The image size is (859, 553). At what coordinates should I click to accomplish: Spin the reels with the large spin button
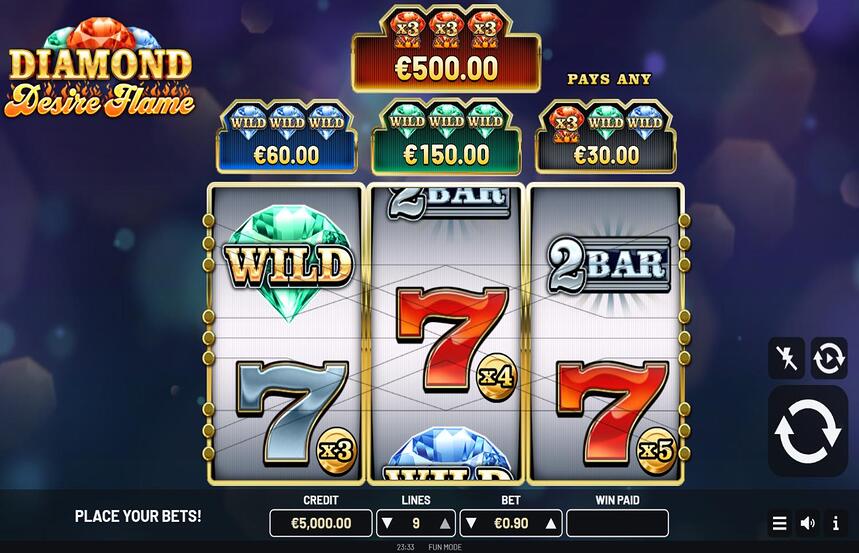coord(807,431)
